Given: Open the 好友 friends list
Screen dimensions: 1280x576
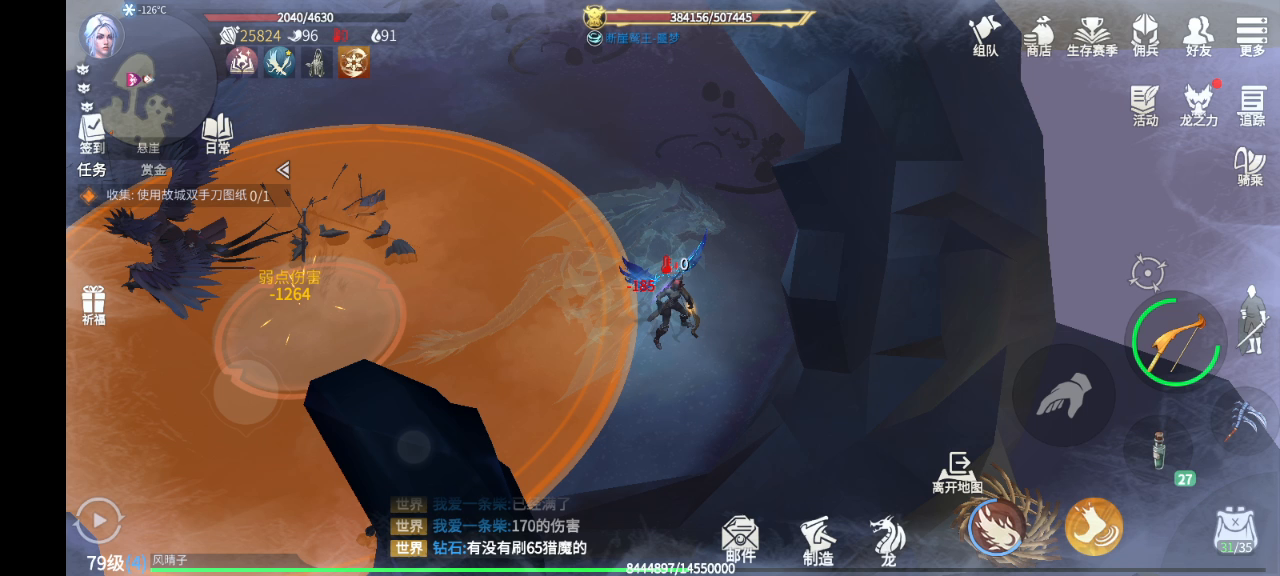Looking at the screenshot, I should [x=1198, y=35].
